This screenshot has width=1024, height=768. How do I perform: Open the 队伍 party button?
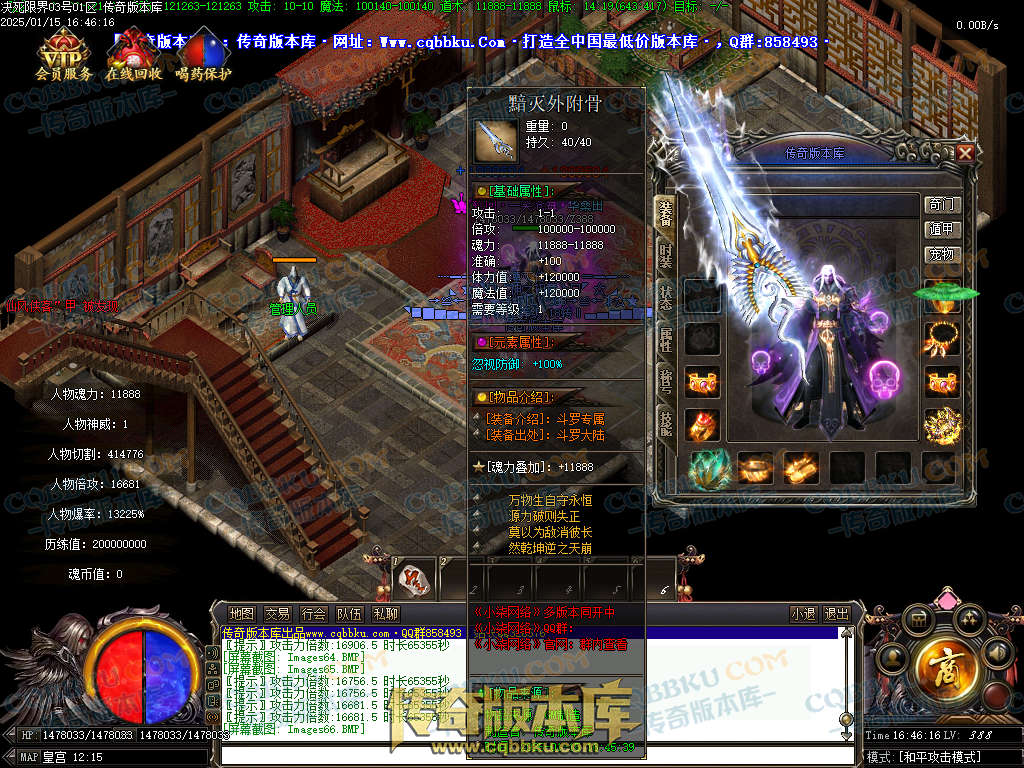click(349, 613)
